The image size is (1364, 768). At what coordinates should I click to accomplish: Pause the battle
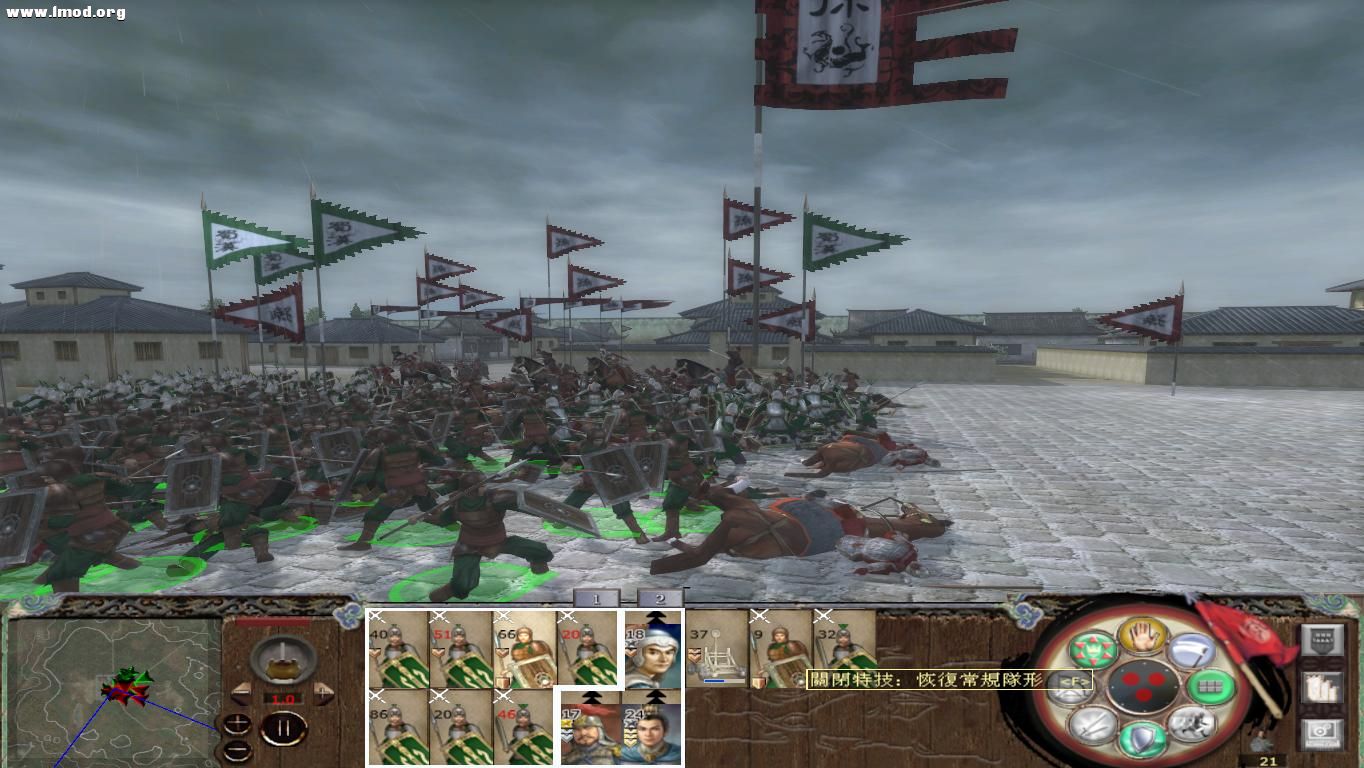click(x=283, y=730)
